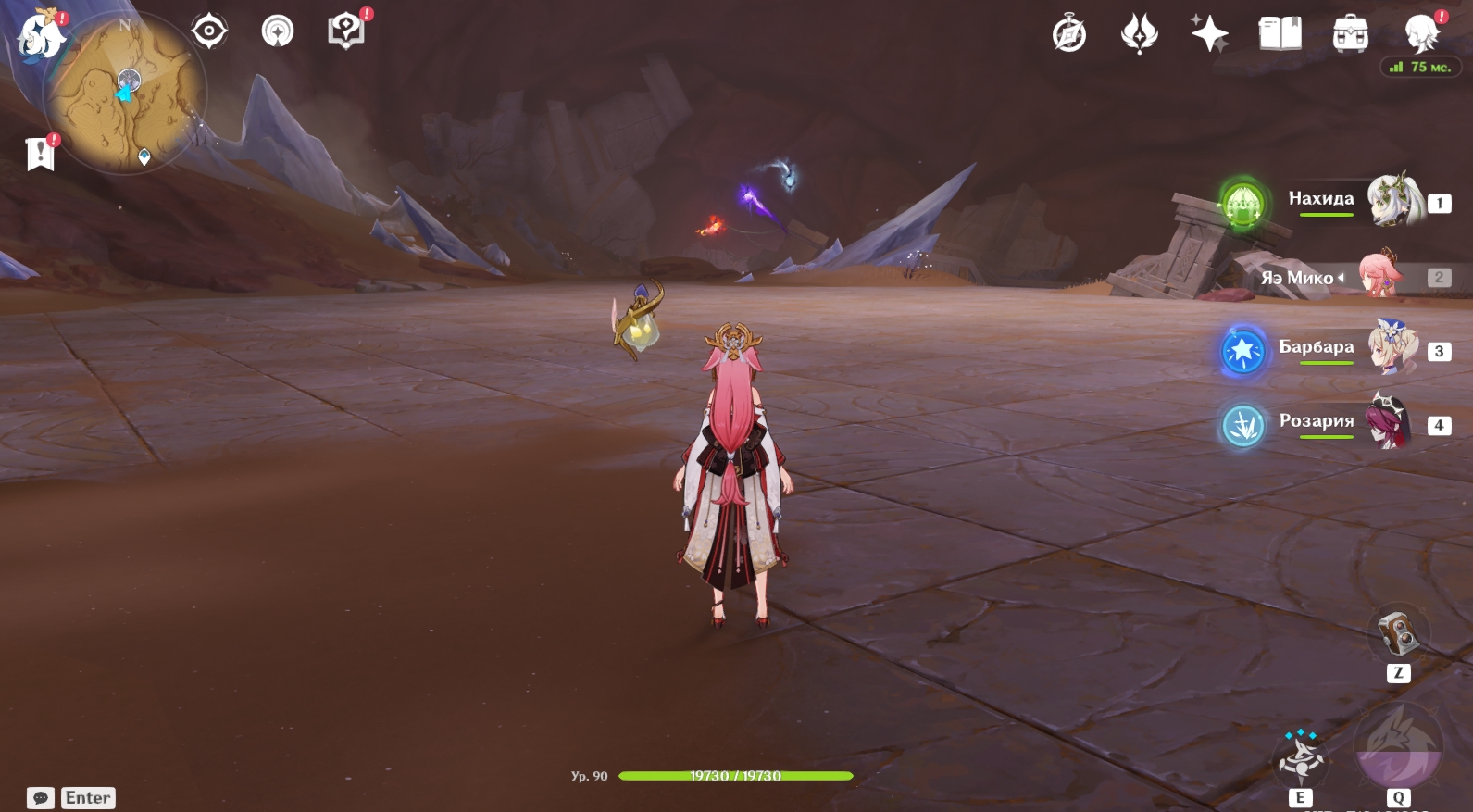Open the tutorials question-mark icon
Viewport: 1473px width, 812px height.
[346, 31]
